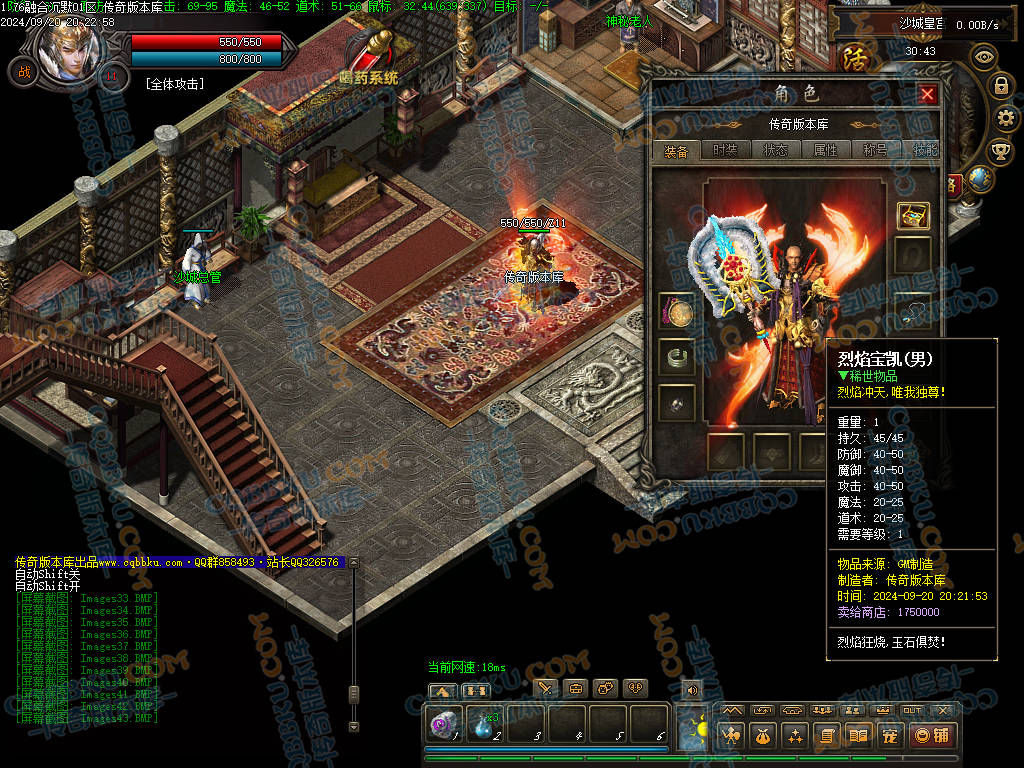This screenshot has height=768, width=1024.
Task: Open the trophy ranking button
Action: (1000, 151)
